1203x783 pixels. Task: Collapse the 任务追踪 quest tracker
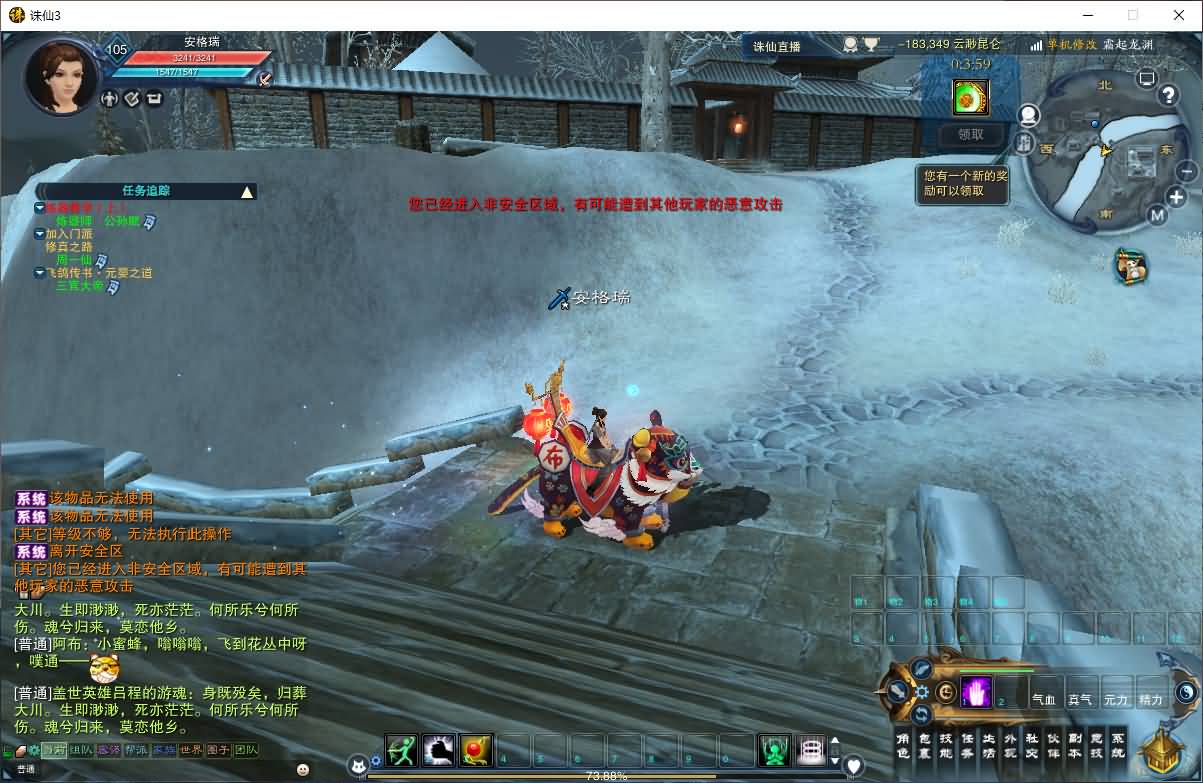click(246, 192)
